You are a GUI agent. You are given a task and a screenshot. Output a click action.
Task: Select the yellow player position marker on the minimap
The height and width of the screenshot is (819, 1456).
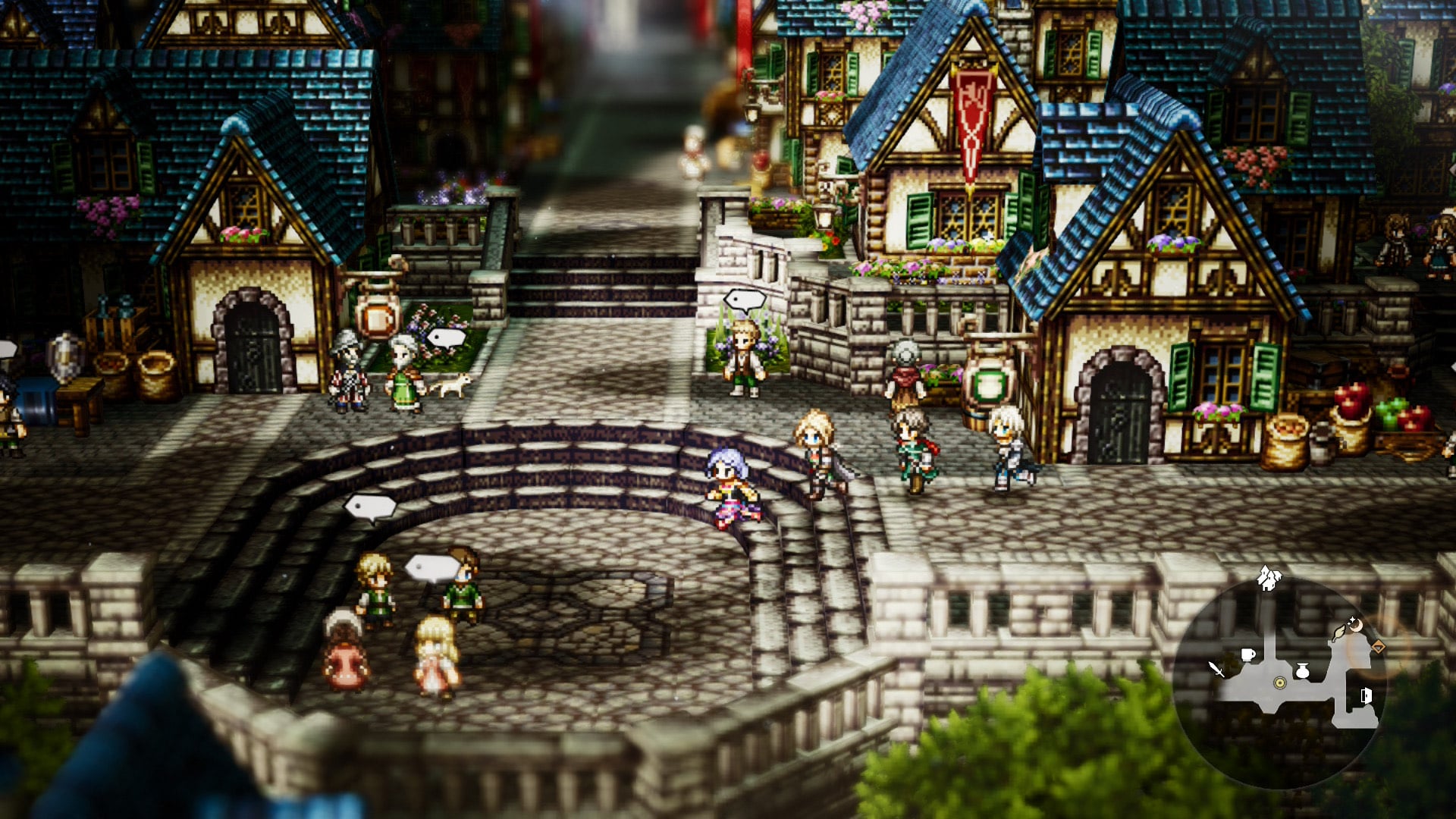[x=1279, y=683]
